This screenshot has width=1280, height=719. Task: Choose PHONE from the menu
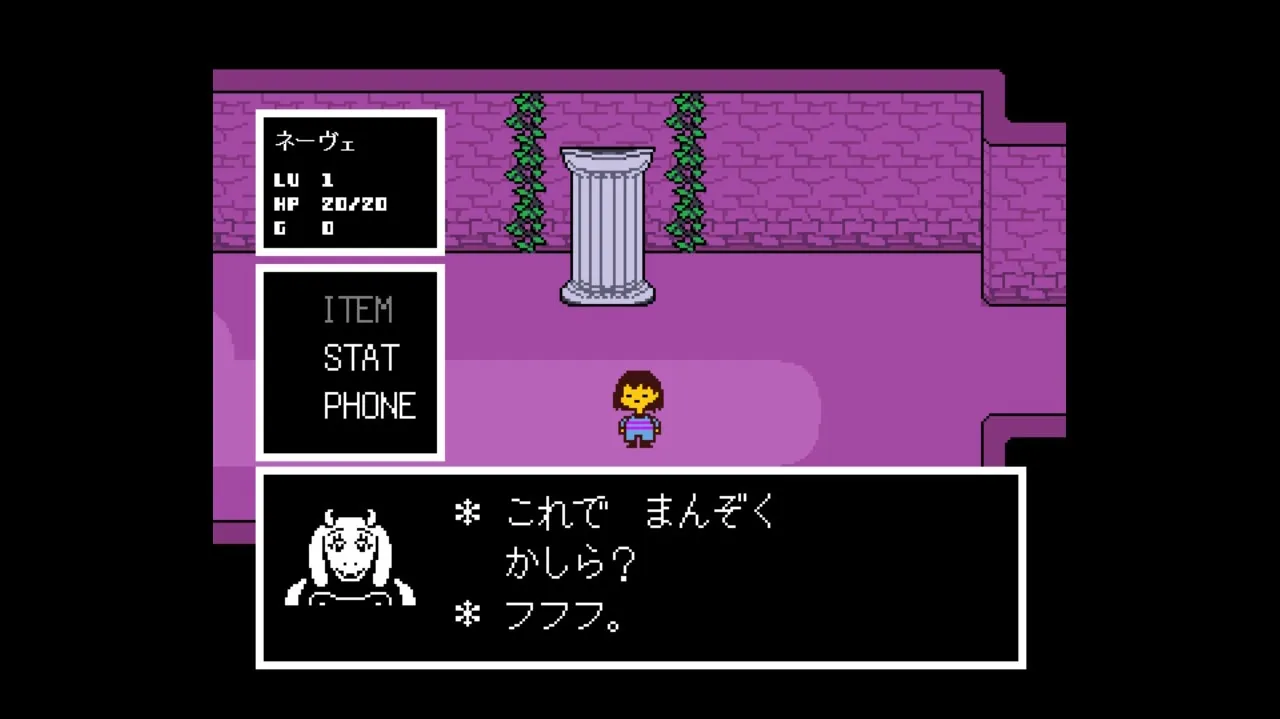pos(369,406)
